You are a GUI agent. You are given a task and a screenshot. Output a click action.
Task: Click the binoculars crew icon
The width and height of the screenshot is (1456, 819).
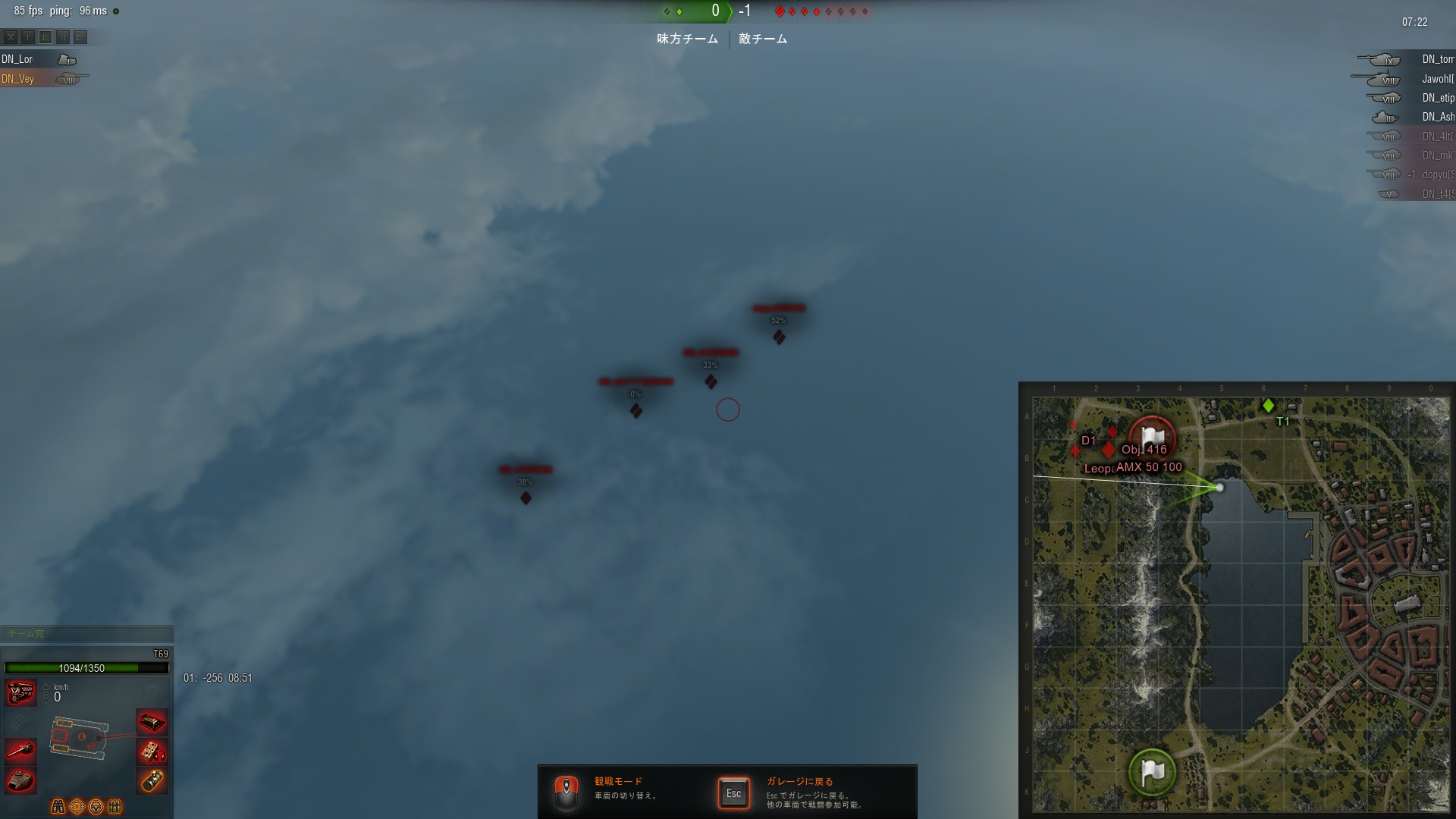pos(58,806)
